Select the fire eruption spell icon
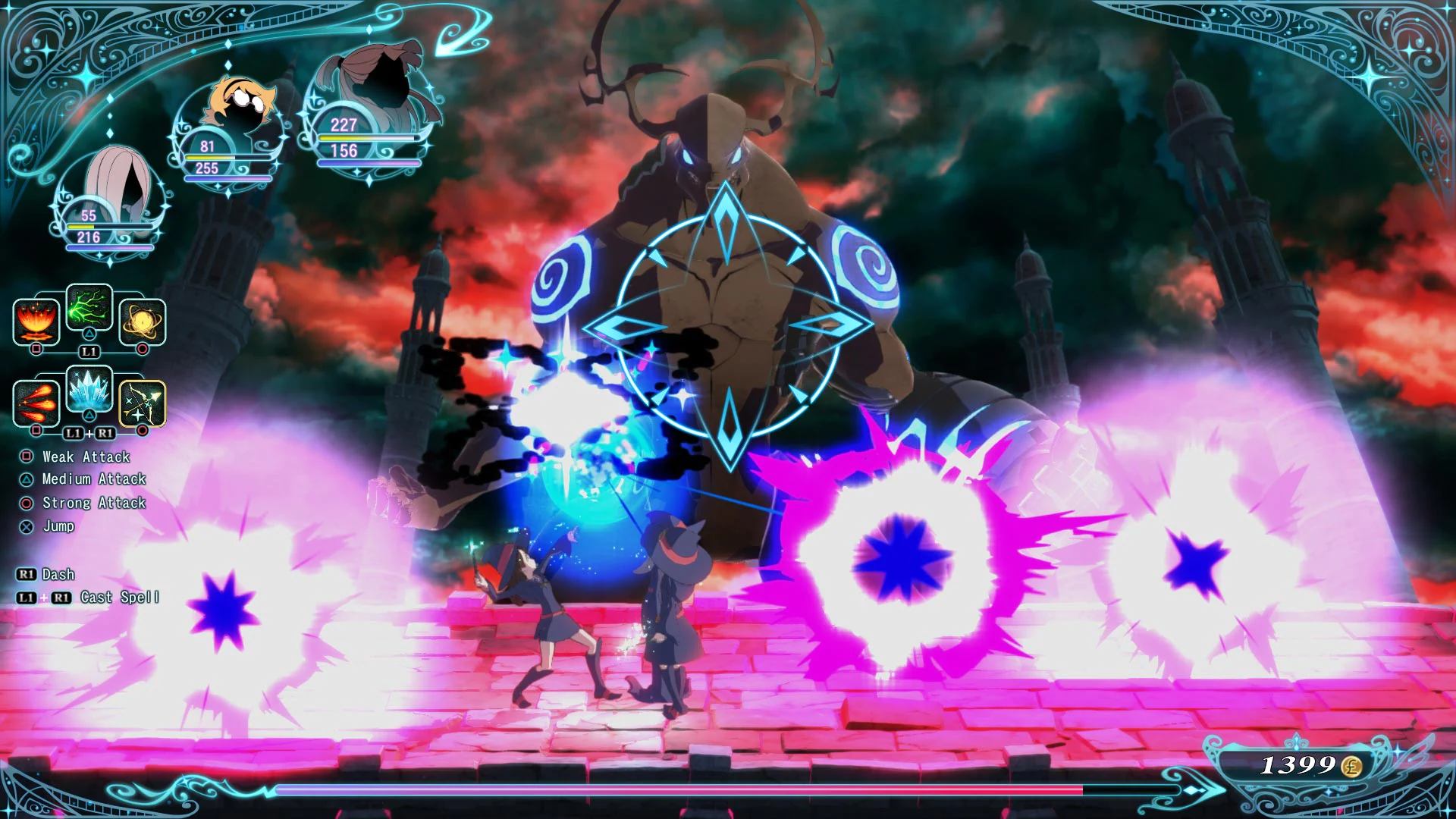Image resolution: width=1456 pixels, height=819 pixels. tap(36, 322)
